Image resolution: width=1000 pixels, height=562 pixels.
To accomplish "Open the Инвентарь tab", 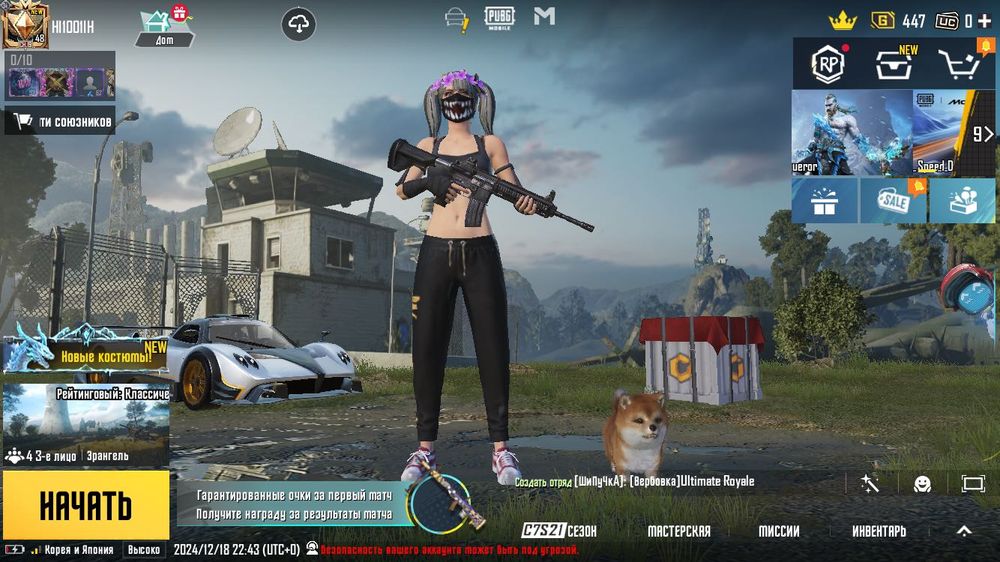I will pos(879,531).
